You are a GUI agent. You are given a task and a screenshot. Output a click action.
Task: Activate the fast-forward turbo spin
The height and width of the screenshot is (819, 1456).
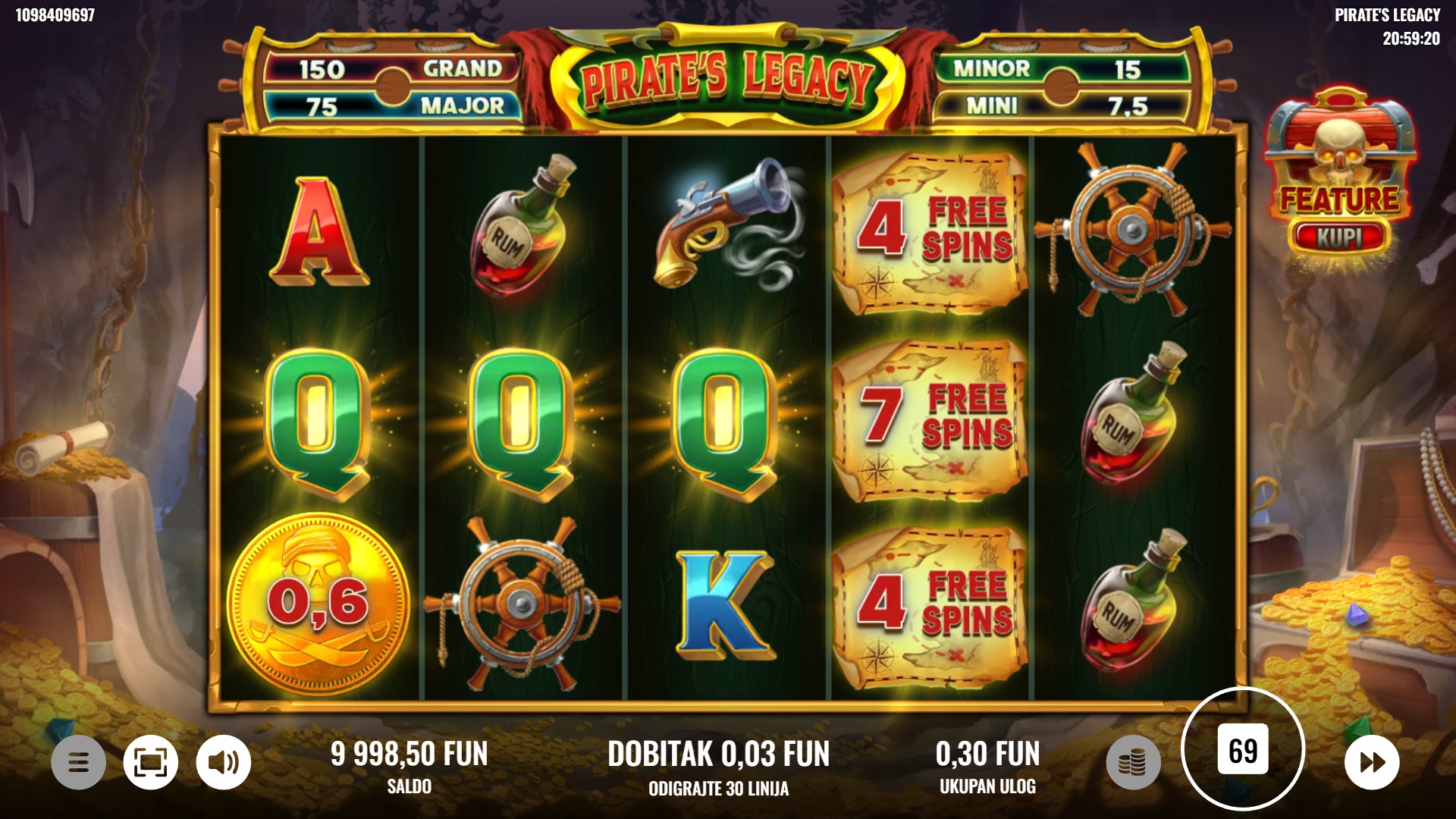click(1372, 761)
